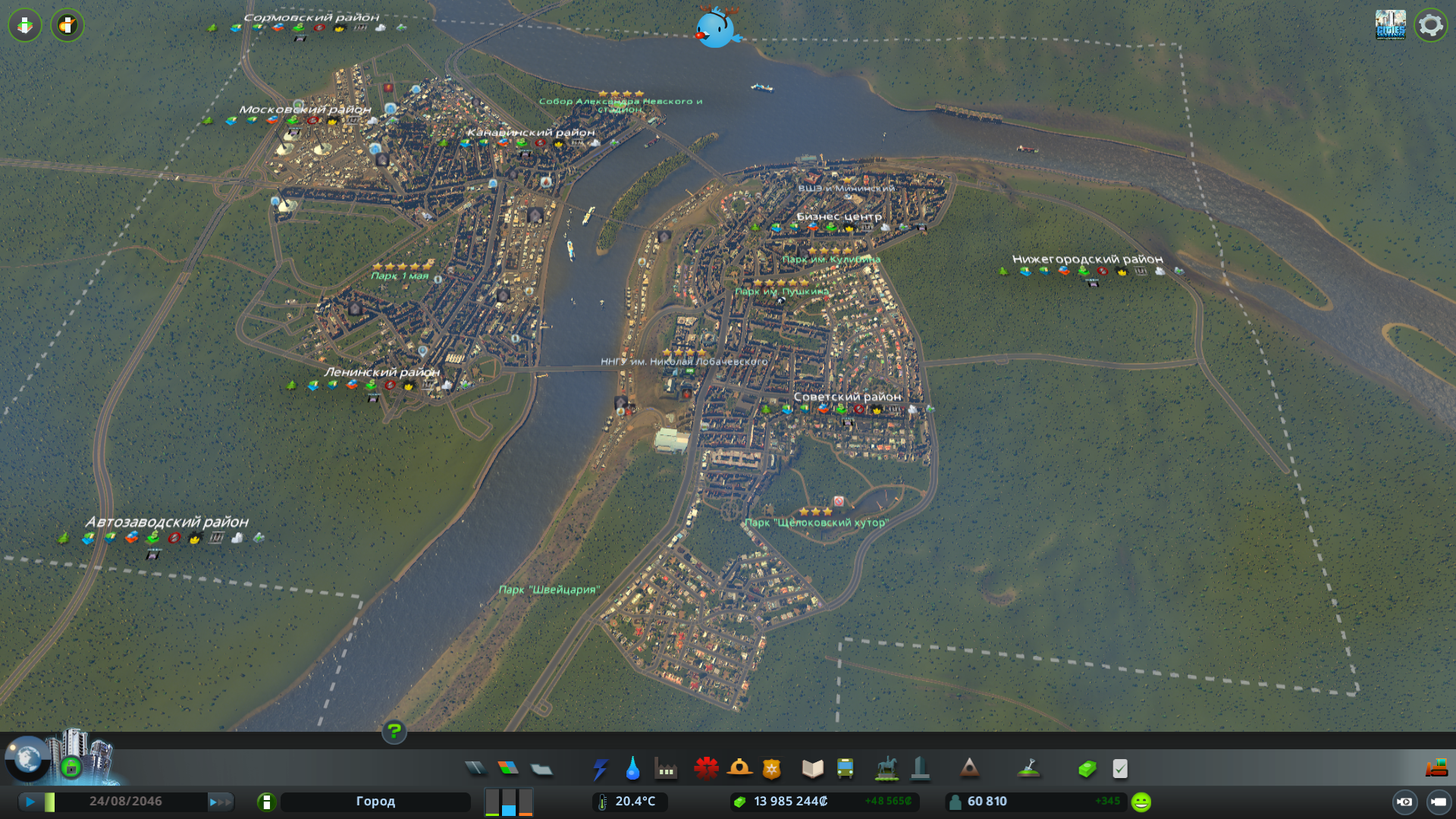Screen dimensions: 1456x819
Task: Open the Landscaping shovel tool menu
Action: pyautogui.click(x=1030, y=768)
